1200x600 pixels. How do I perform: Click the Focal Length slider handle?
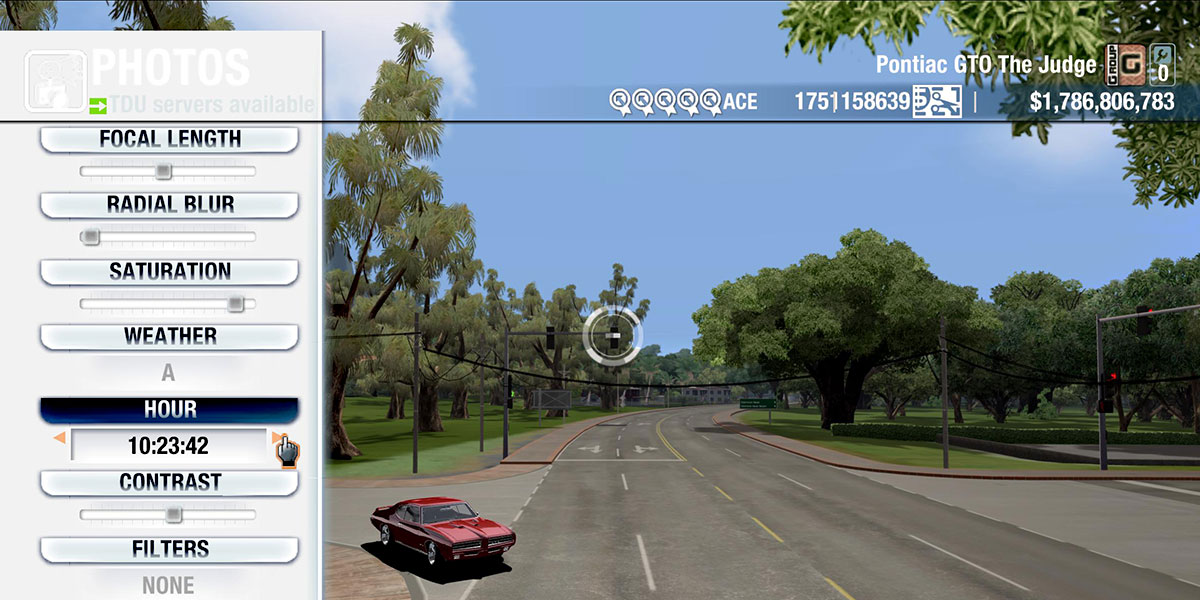coord(163,172)
